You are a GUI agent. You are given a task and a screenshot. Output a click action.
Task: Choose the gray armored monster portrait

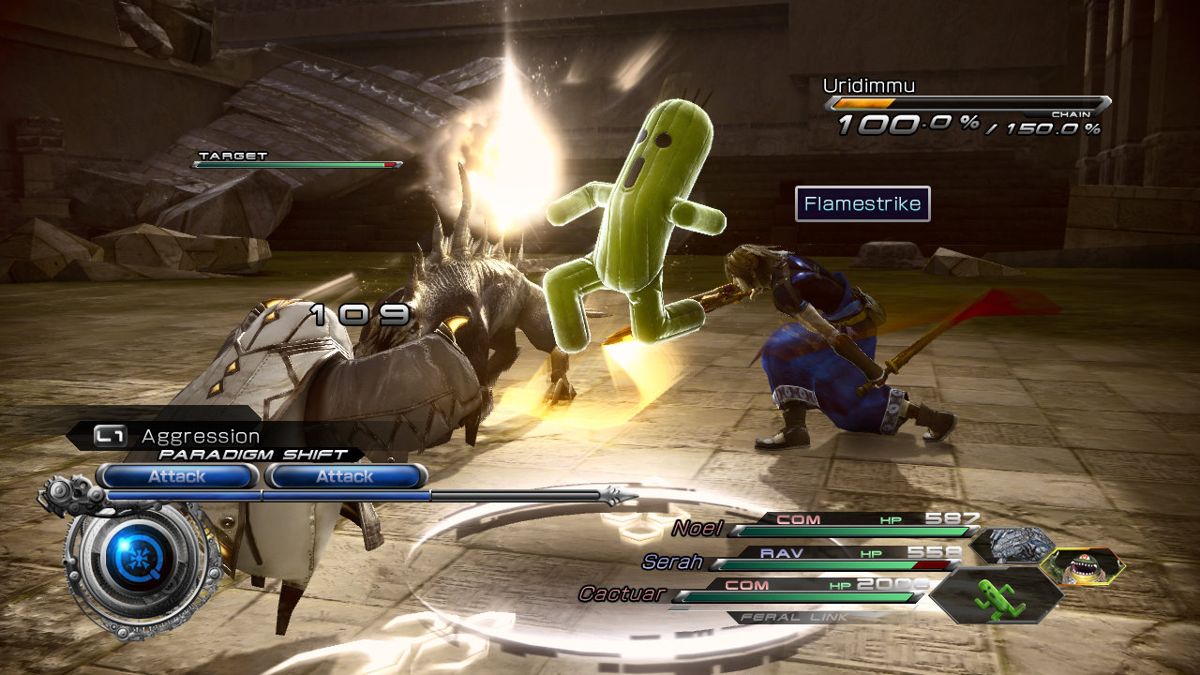point(1011,546)
